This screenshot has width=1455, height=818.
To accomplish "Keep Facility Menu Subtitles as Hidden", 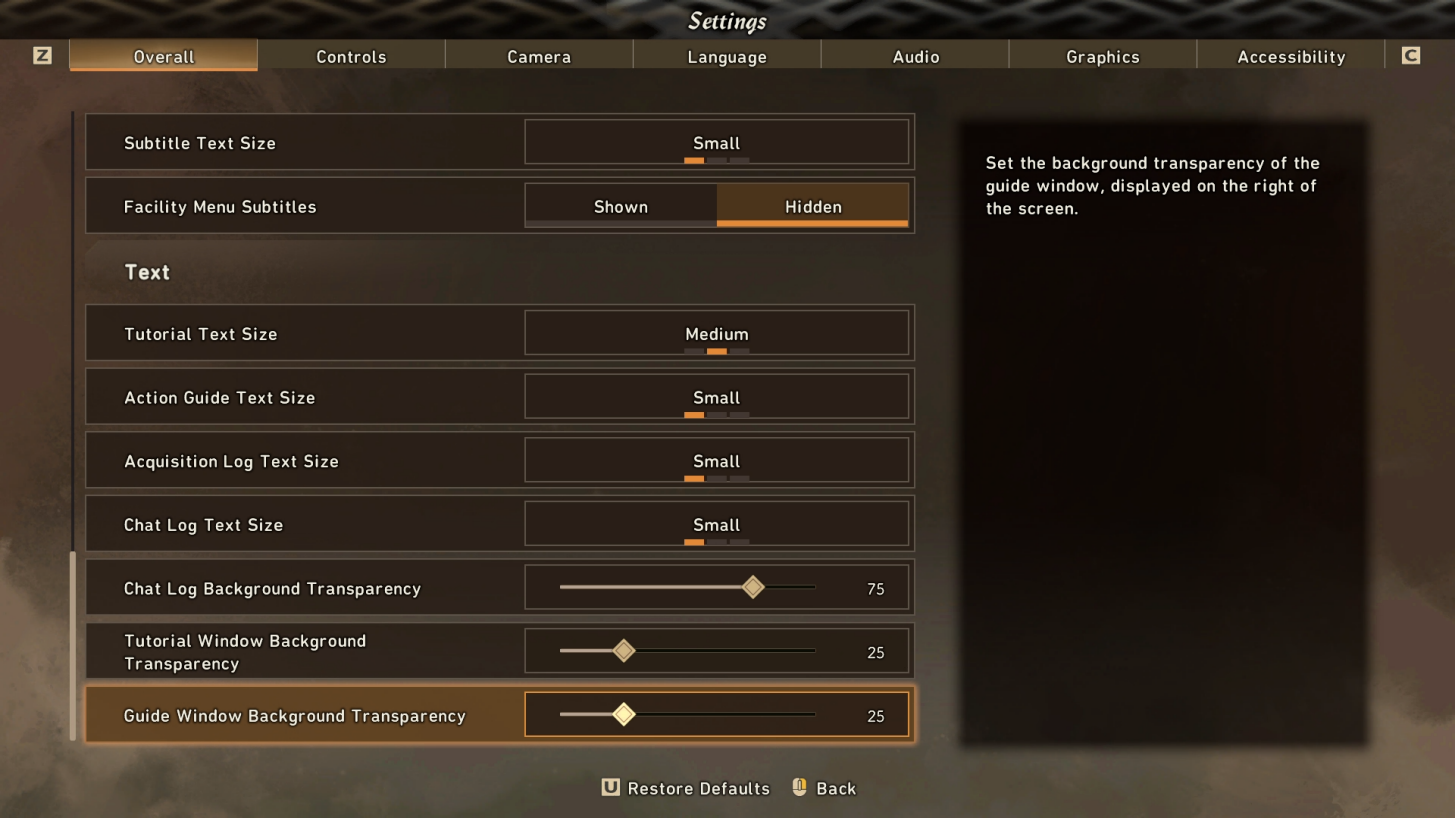I will (812, 206).
